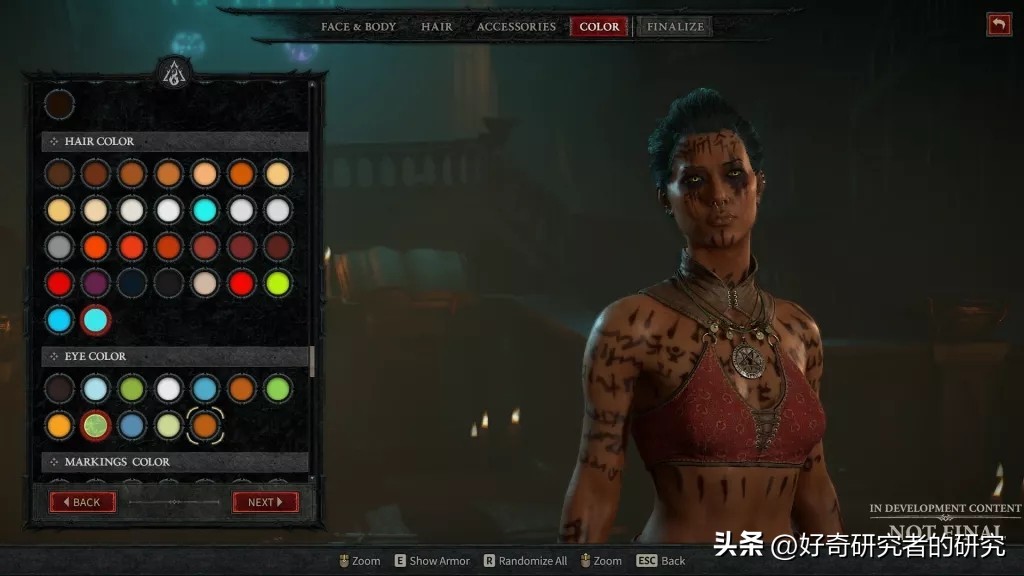
Task: Choose the dark navy hair color
Action: click(132, 283)
